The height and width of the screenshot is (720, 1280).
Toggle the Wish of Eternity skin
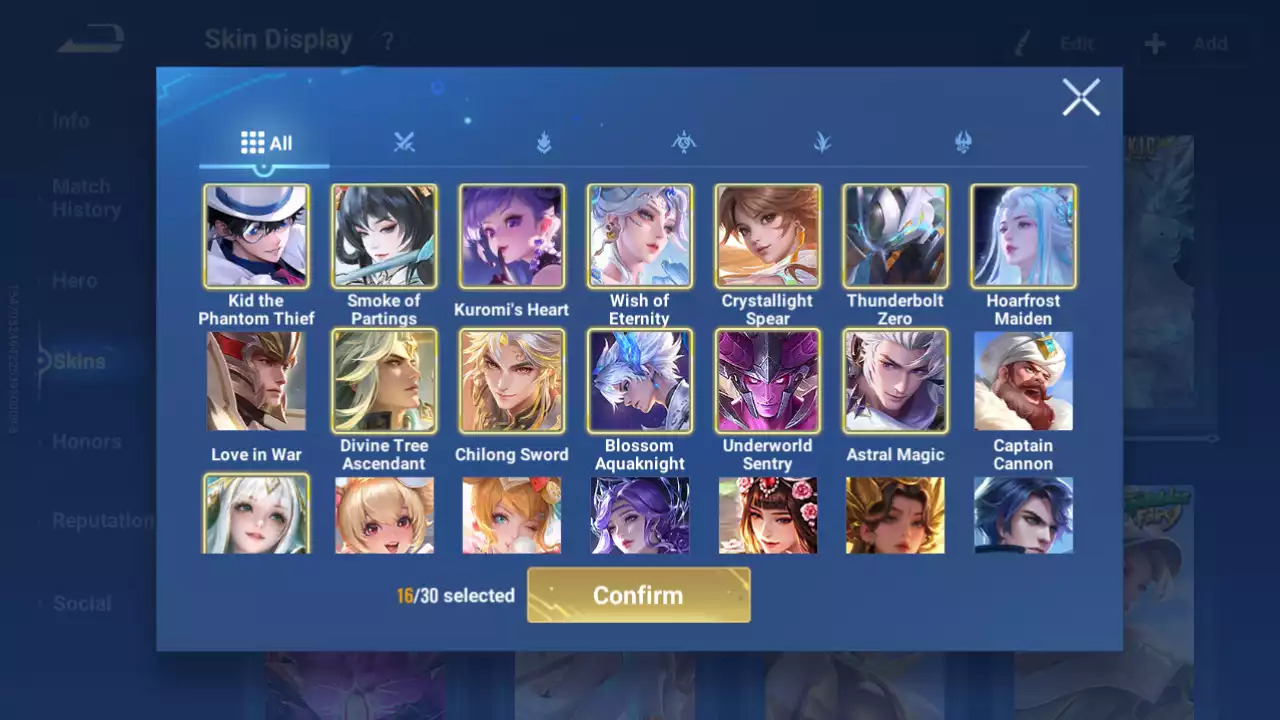(640, 236)
